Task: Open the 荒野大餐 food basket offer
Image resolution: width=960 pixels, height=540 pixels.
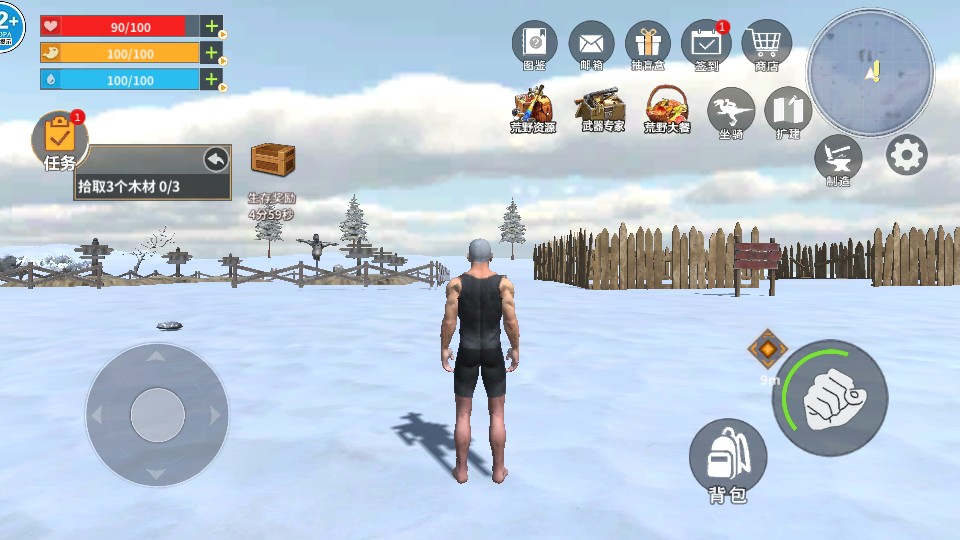Action: pos(667,106)
